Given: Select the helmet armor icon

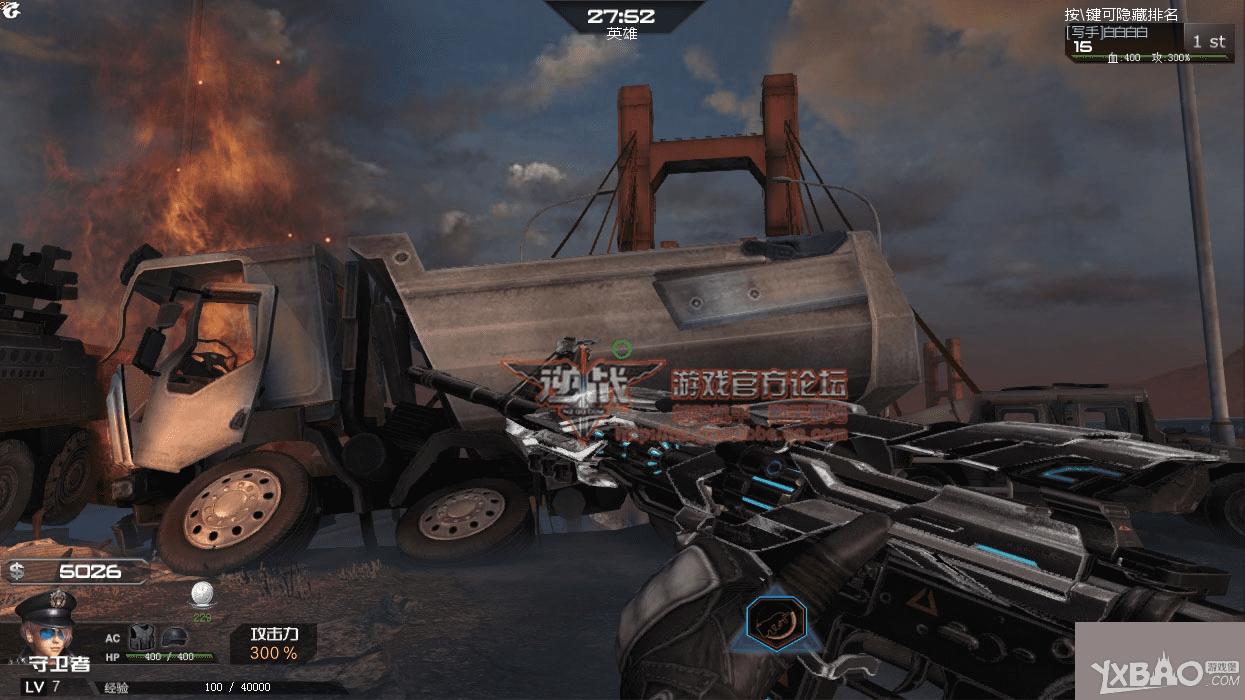Looking at the screenshot, I should pyautogui.click(x=173, y=636).
